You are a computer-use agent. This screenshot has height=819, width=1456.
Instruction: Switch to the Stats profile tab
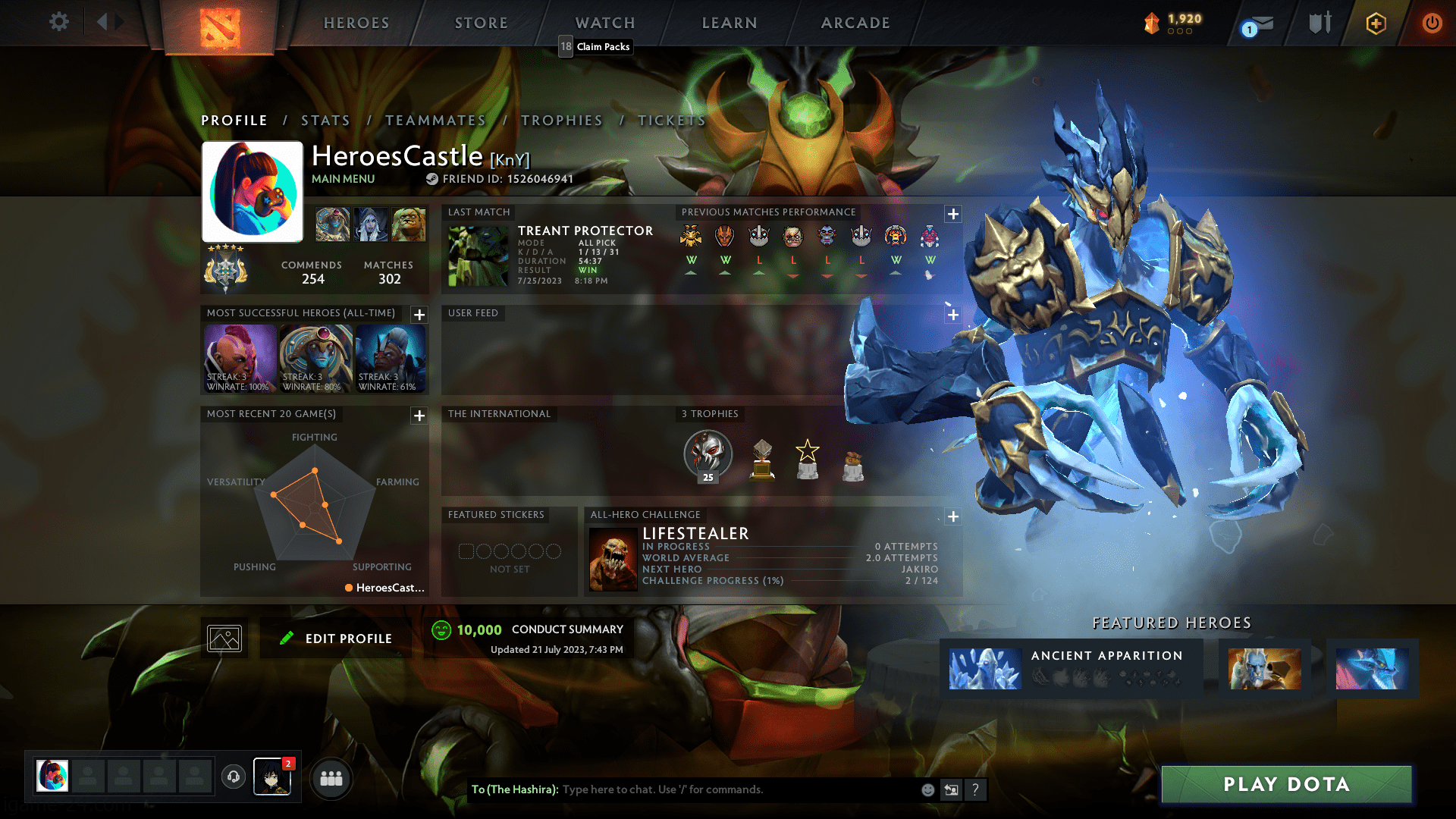click(325, 121)
